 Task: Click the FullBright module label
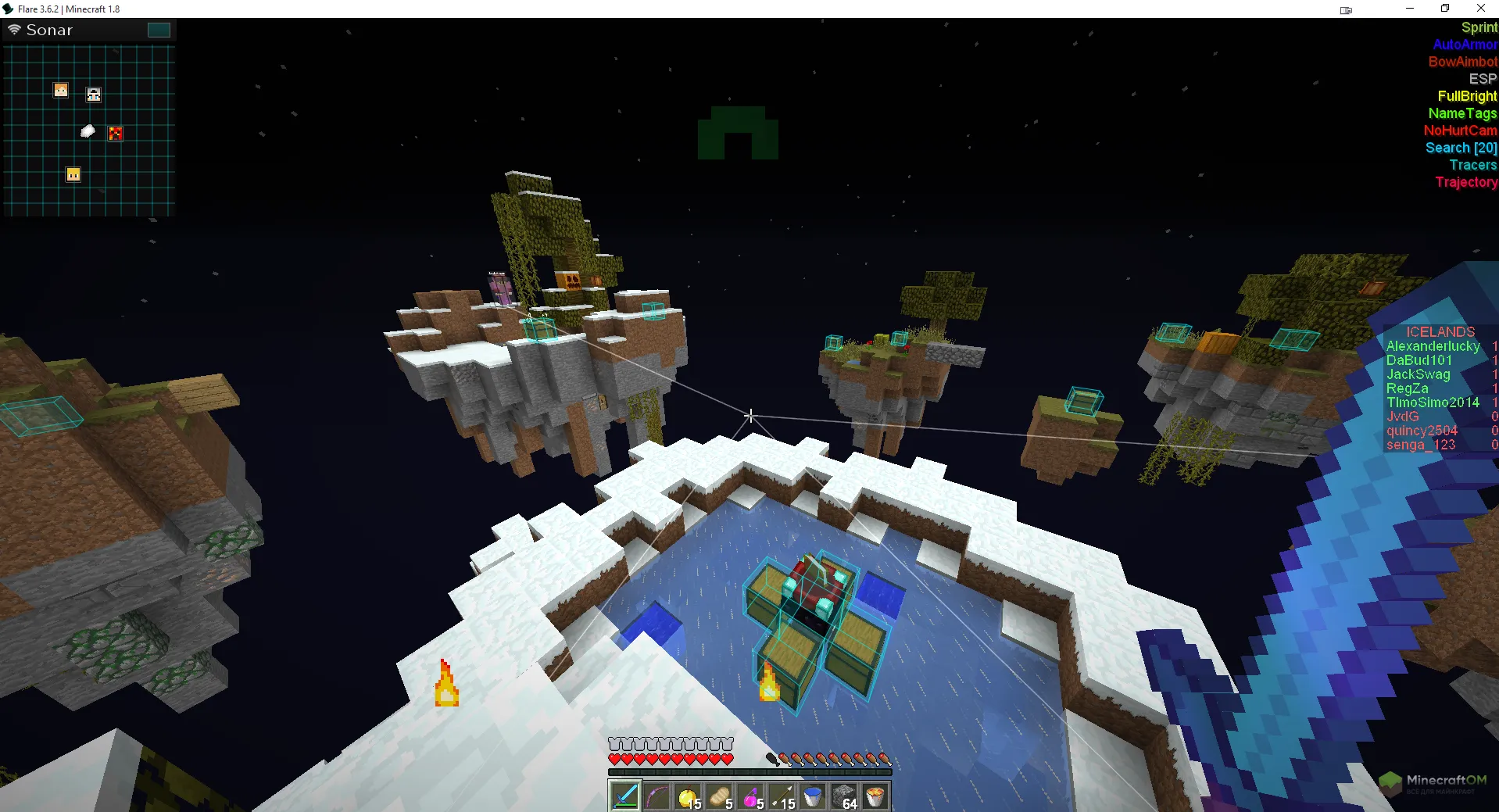tap(1467, 96)
